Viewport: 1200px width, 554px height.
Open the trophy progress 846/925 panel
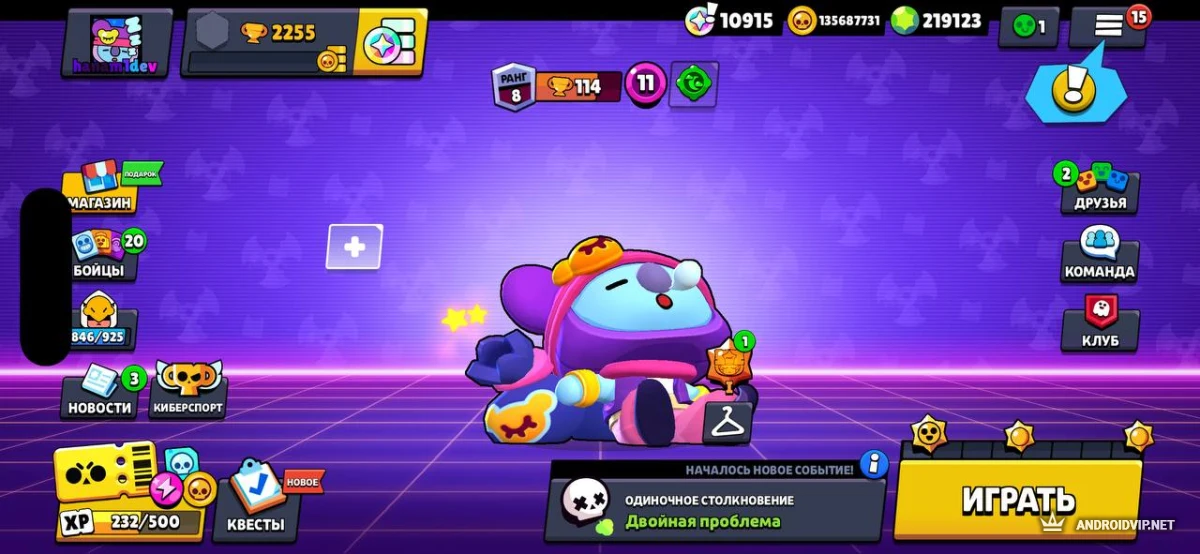pyautogui.click(x=98, y=324)
